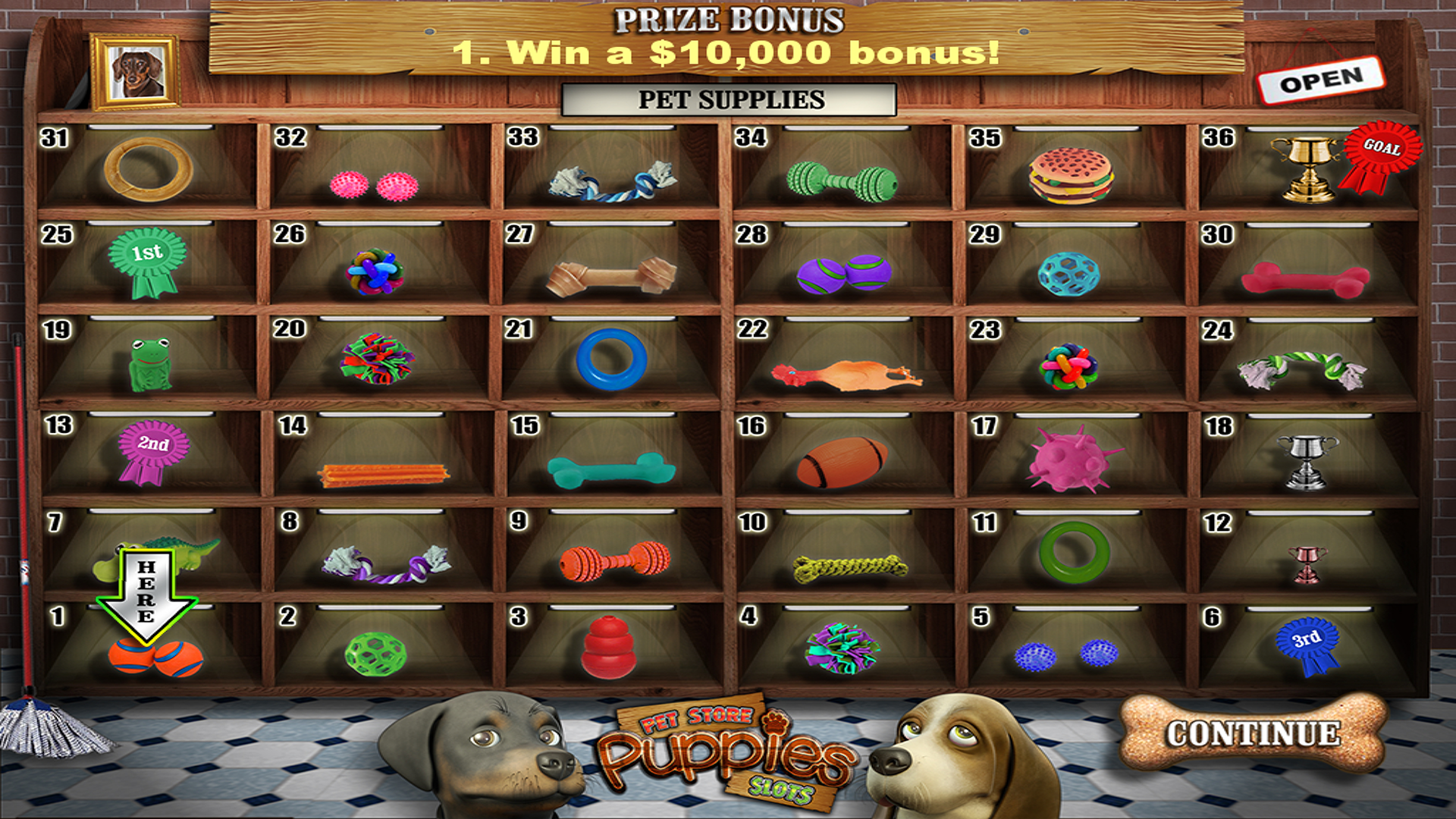Pick the silver trophy in cubby 18
1456x819 pixels.
coord(1308,463)
